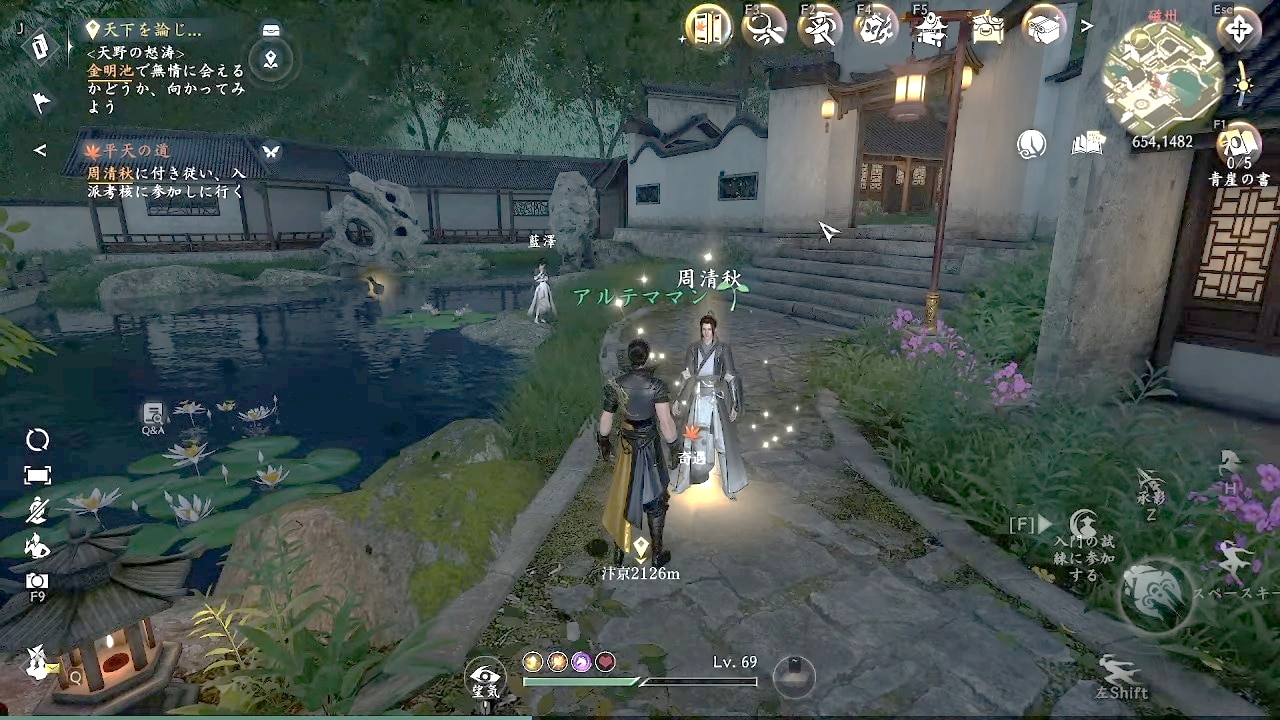
Task: Click the F9 camera photo mode icon
Action: tap(37, 581)
